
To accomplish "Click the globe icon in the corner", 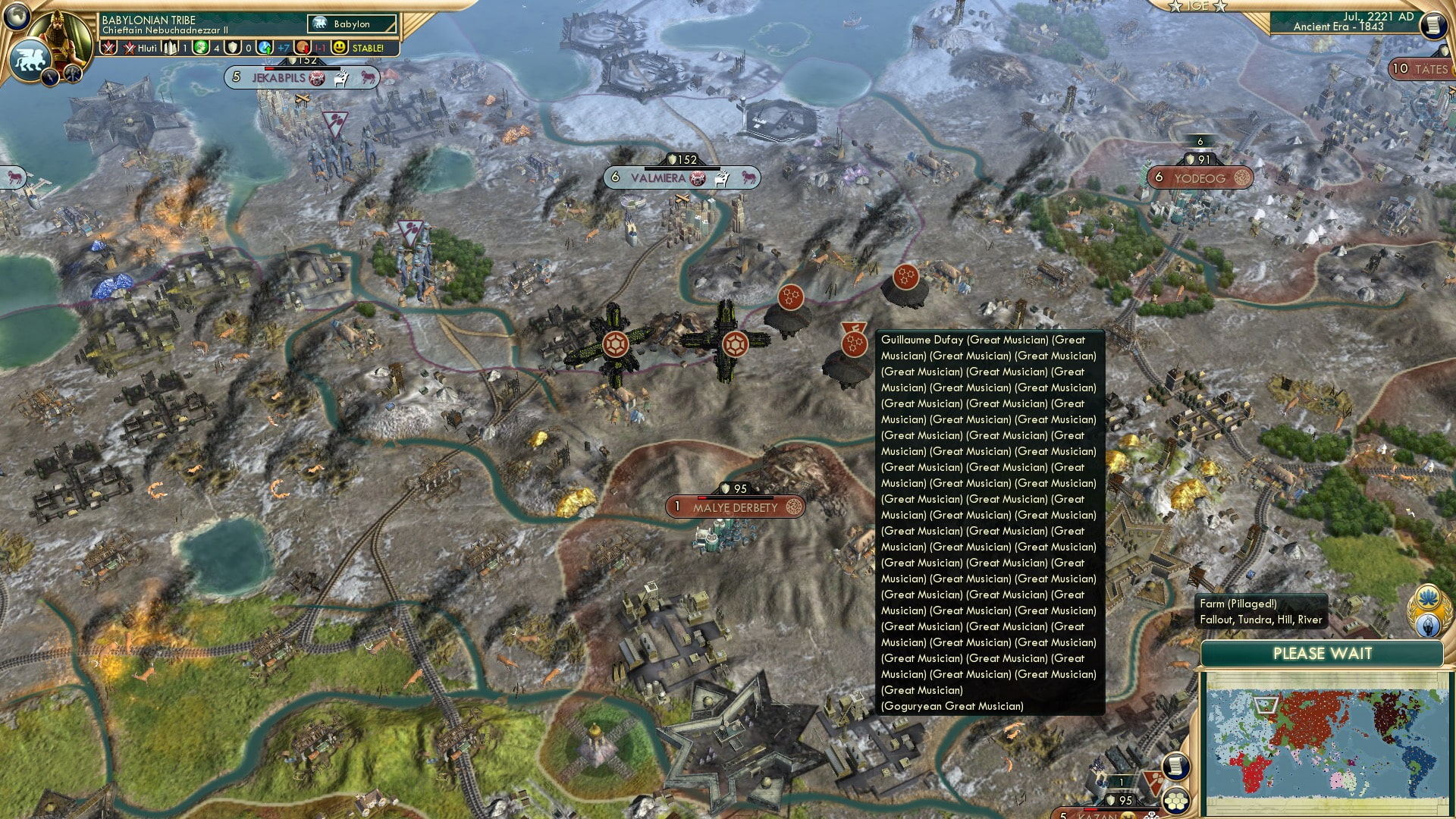I will coord(17,14).
